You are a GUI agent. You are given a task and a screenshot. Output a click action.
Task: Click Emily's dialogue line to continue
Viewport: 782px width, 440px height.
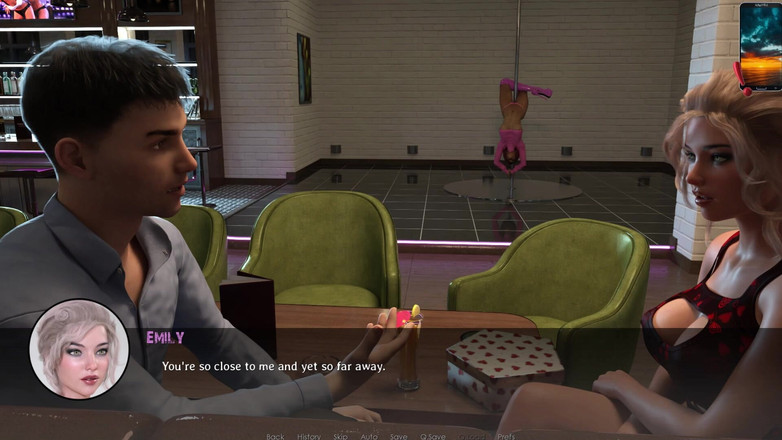point(273,367)
